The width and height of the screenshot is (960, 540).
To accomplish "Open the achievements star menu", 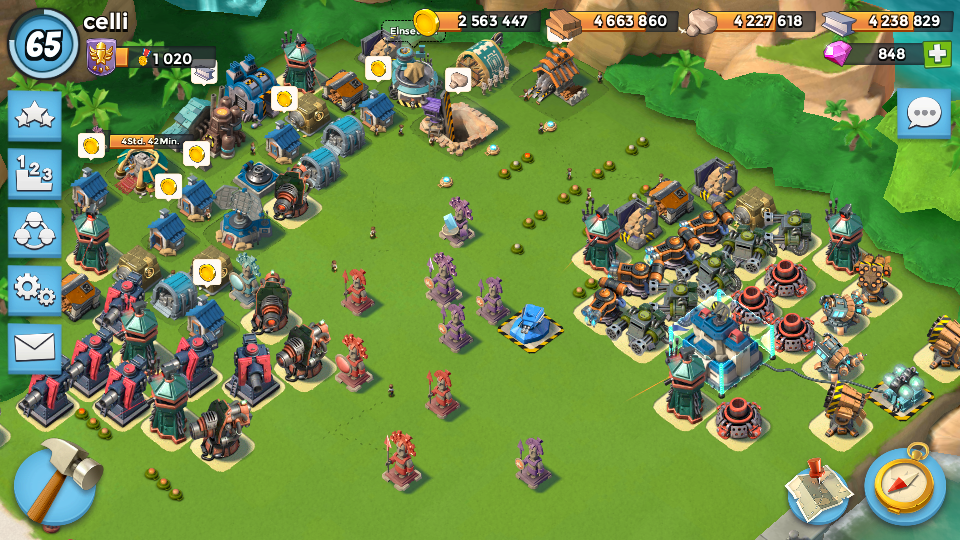I will 35,116.
